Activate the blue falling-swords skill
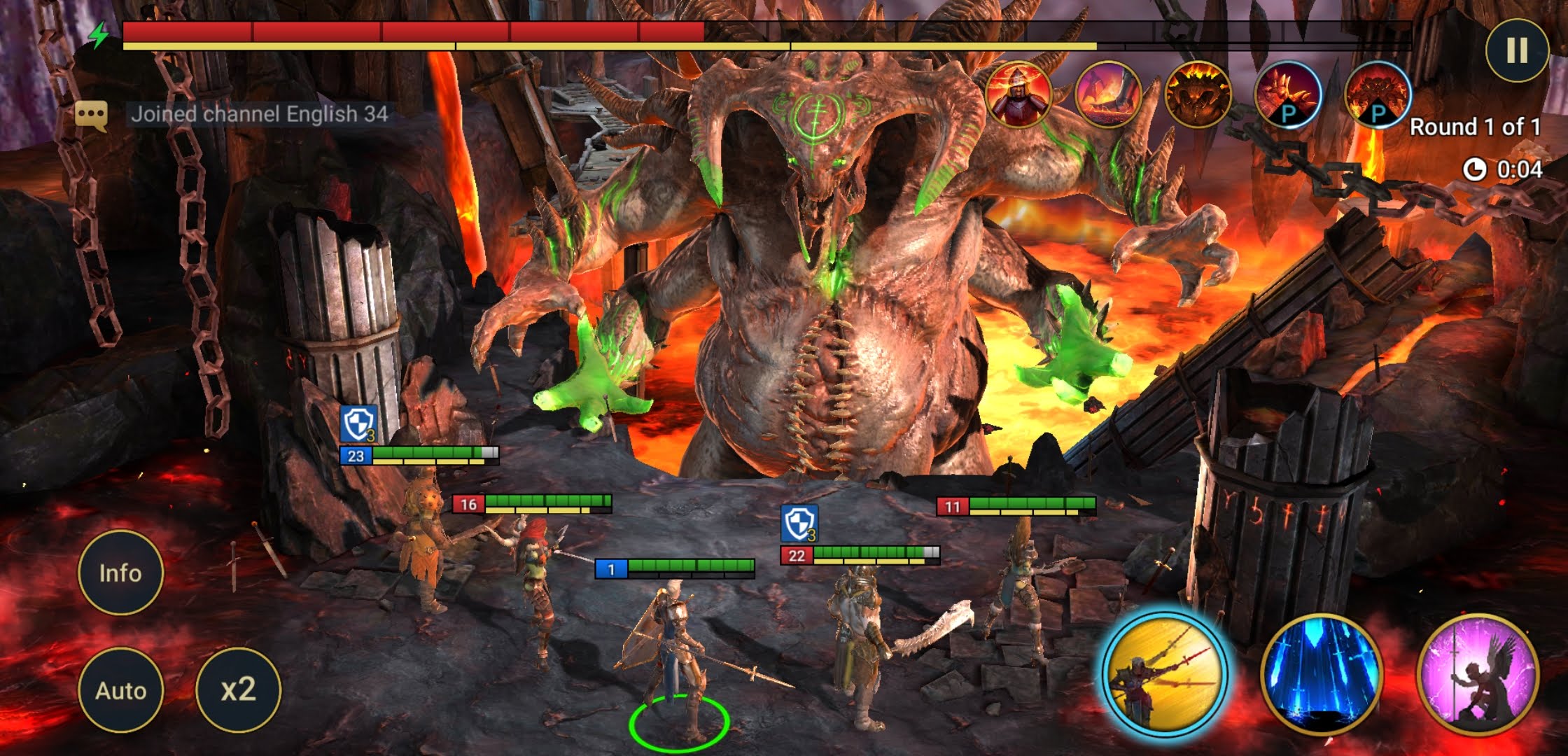Image resolution: width=1568 pixels, height=756 pixels. pos(1322,675)
